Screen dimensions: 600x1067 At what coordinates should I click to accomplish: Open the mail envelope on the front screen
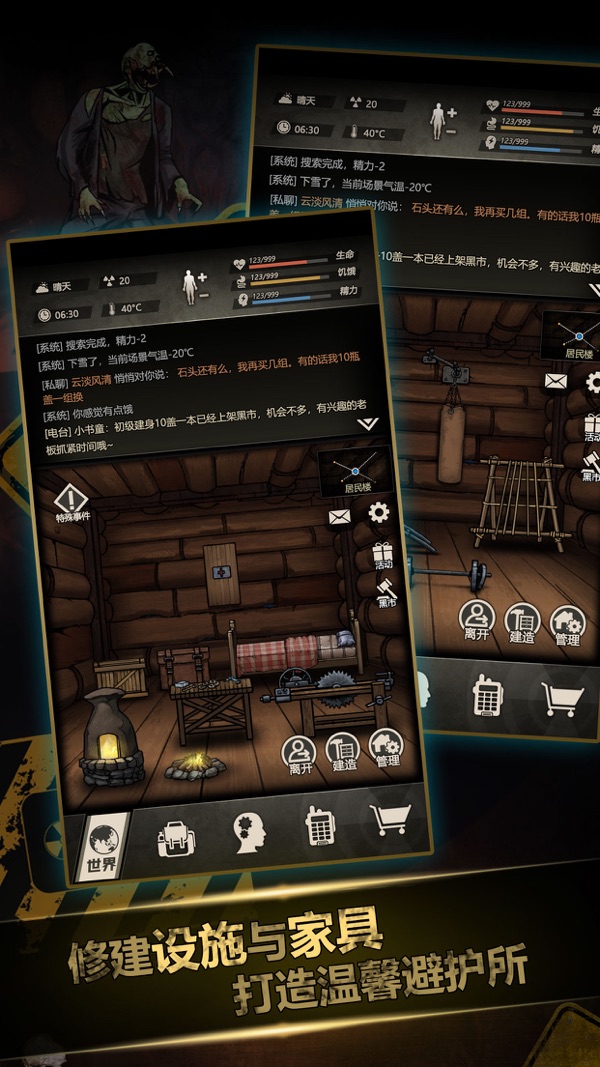click(340, 517)
